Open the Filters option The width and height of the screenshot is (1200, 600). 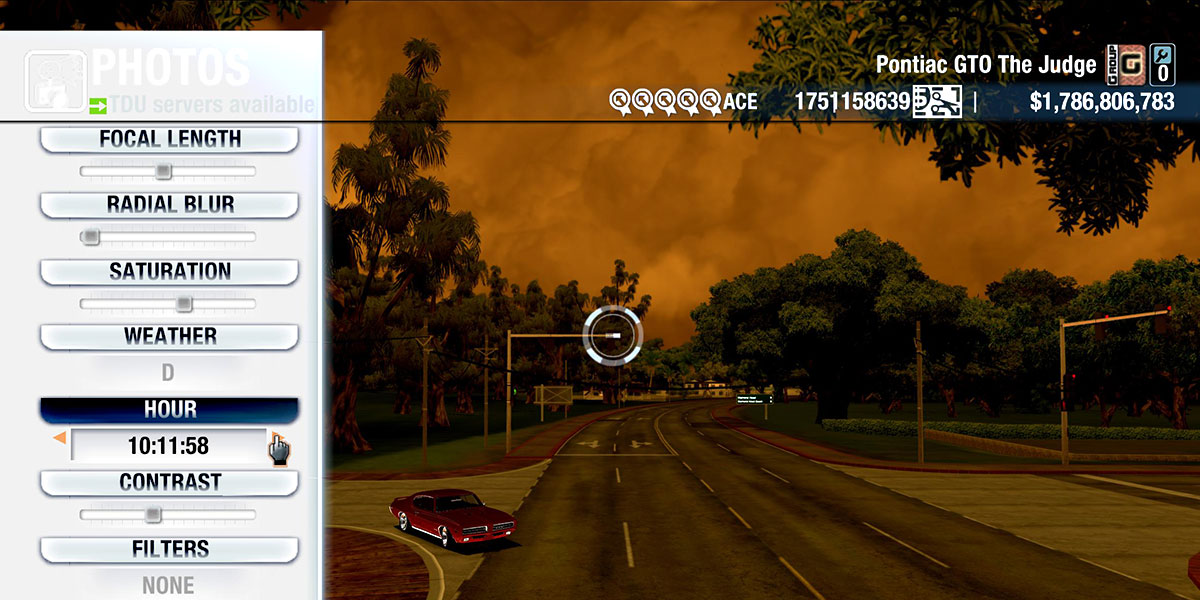pos(169,549)
